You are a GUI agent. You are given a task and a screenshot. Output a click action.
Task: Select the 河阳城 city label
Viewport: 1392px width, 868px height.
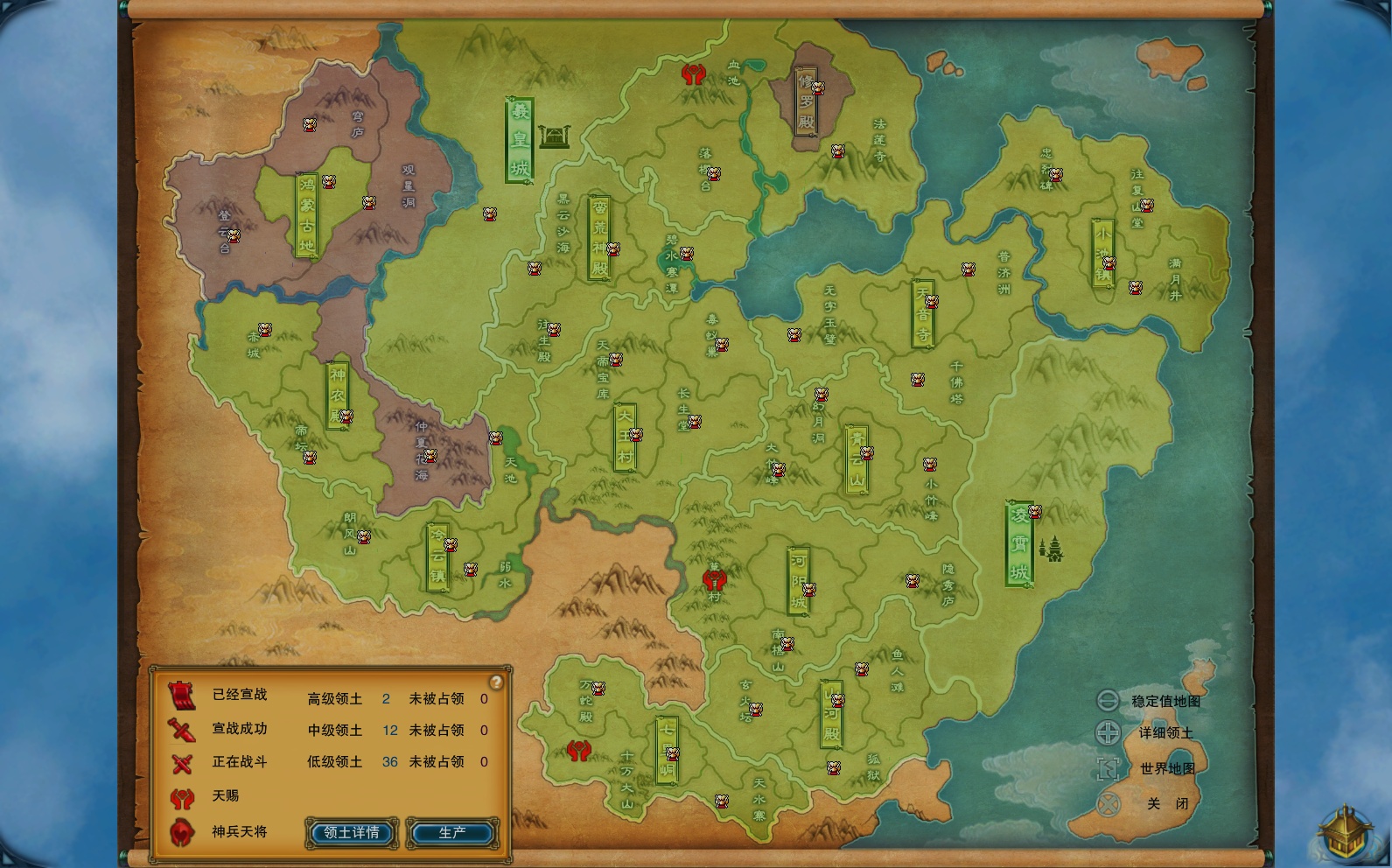click(x=798, y=580)
